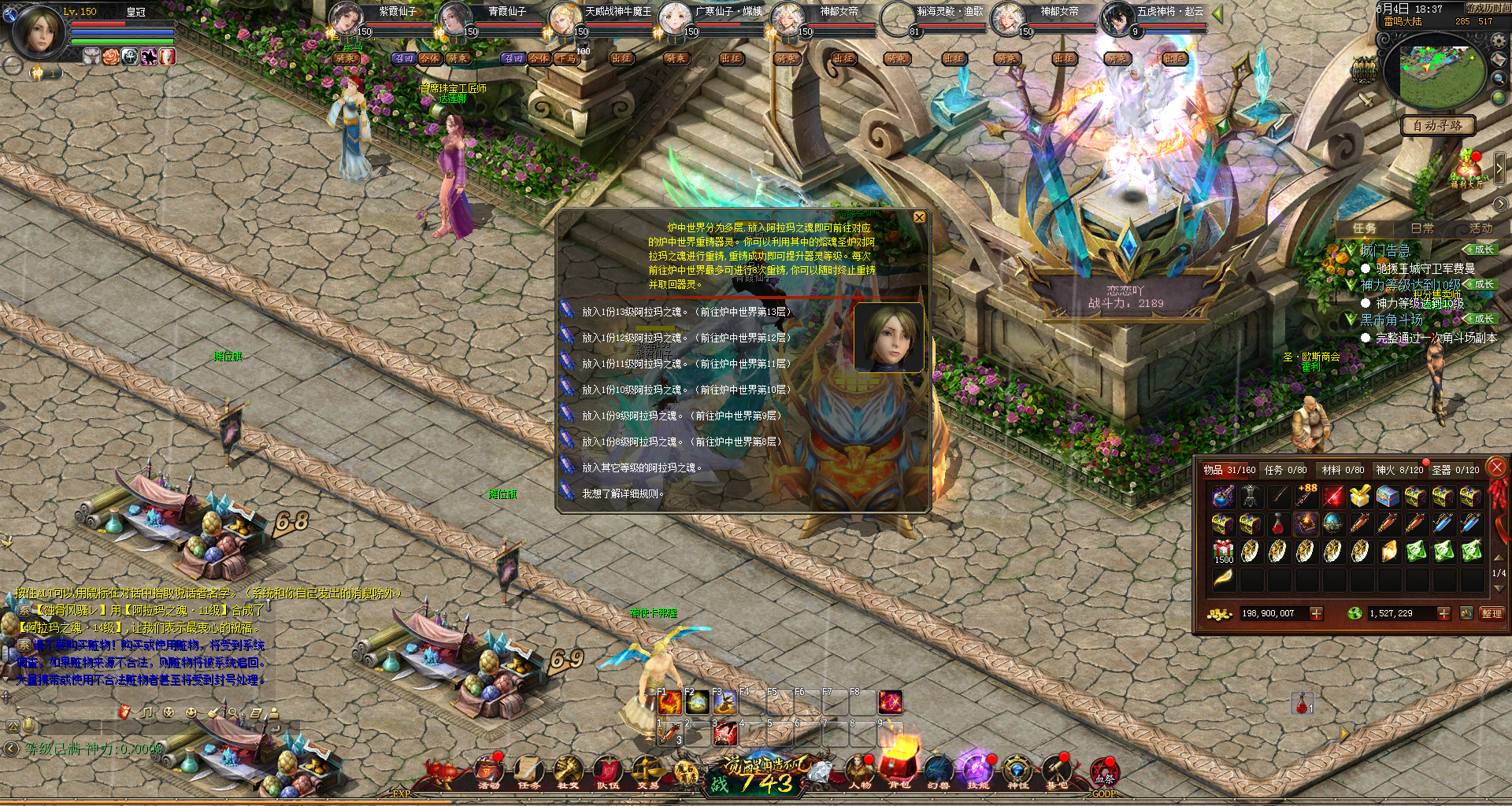
Task: Close the Arama soul dialogue window
Action: click(919, 217)
